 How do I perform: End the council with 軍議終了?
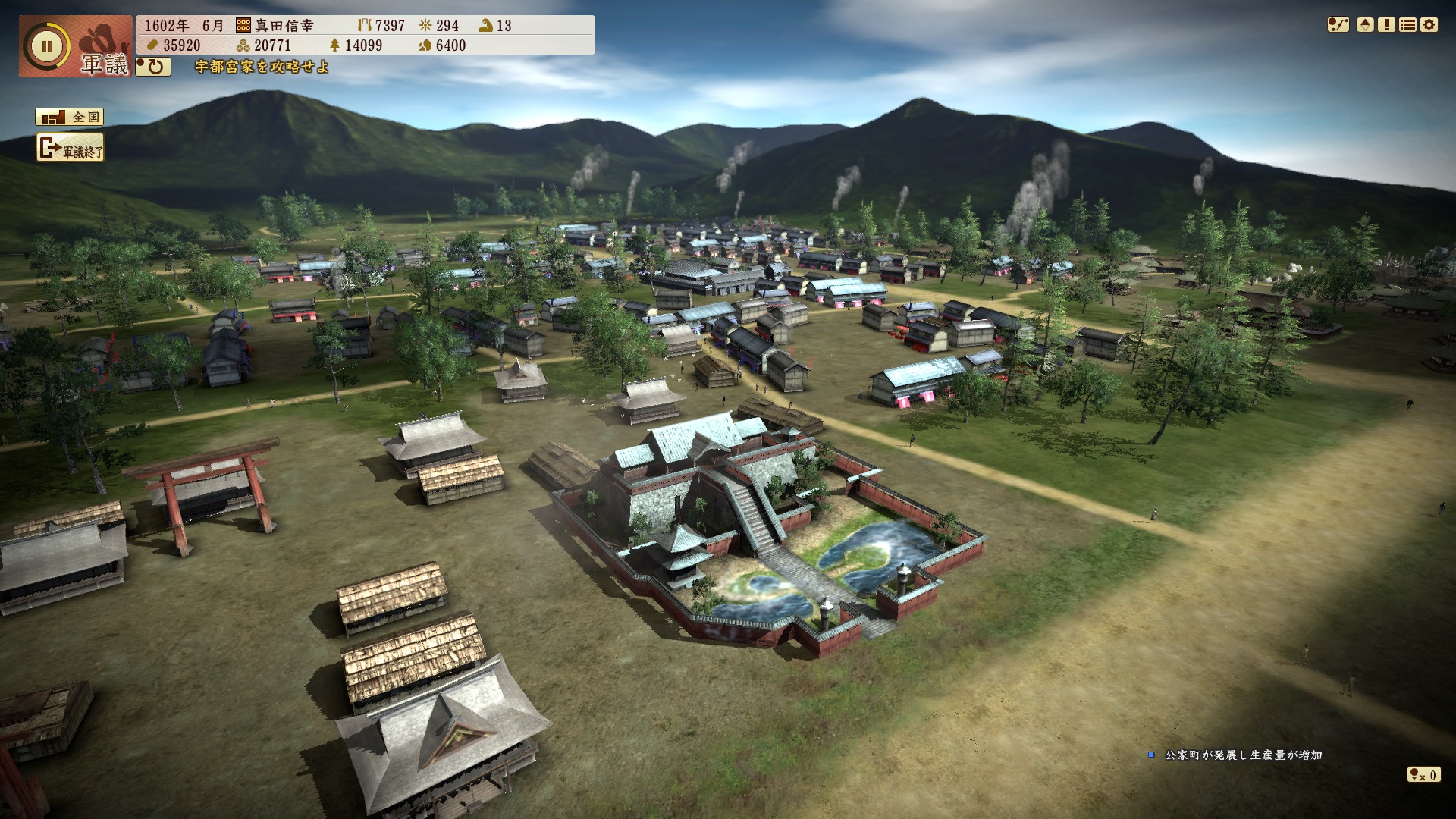click(70, 149)
